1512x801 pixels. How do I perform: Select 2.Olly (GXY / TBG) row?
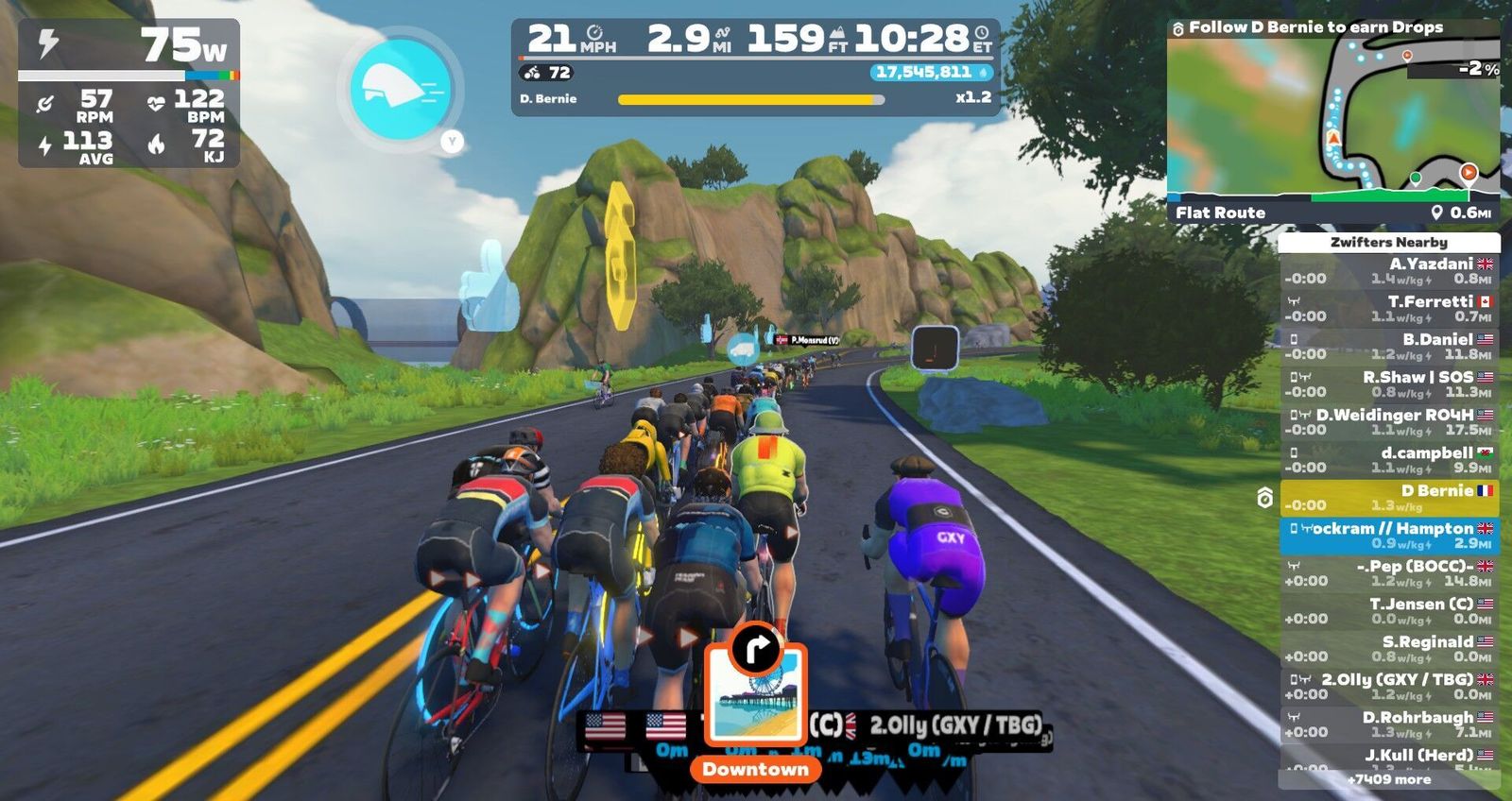[x=1388, y=687]
